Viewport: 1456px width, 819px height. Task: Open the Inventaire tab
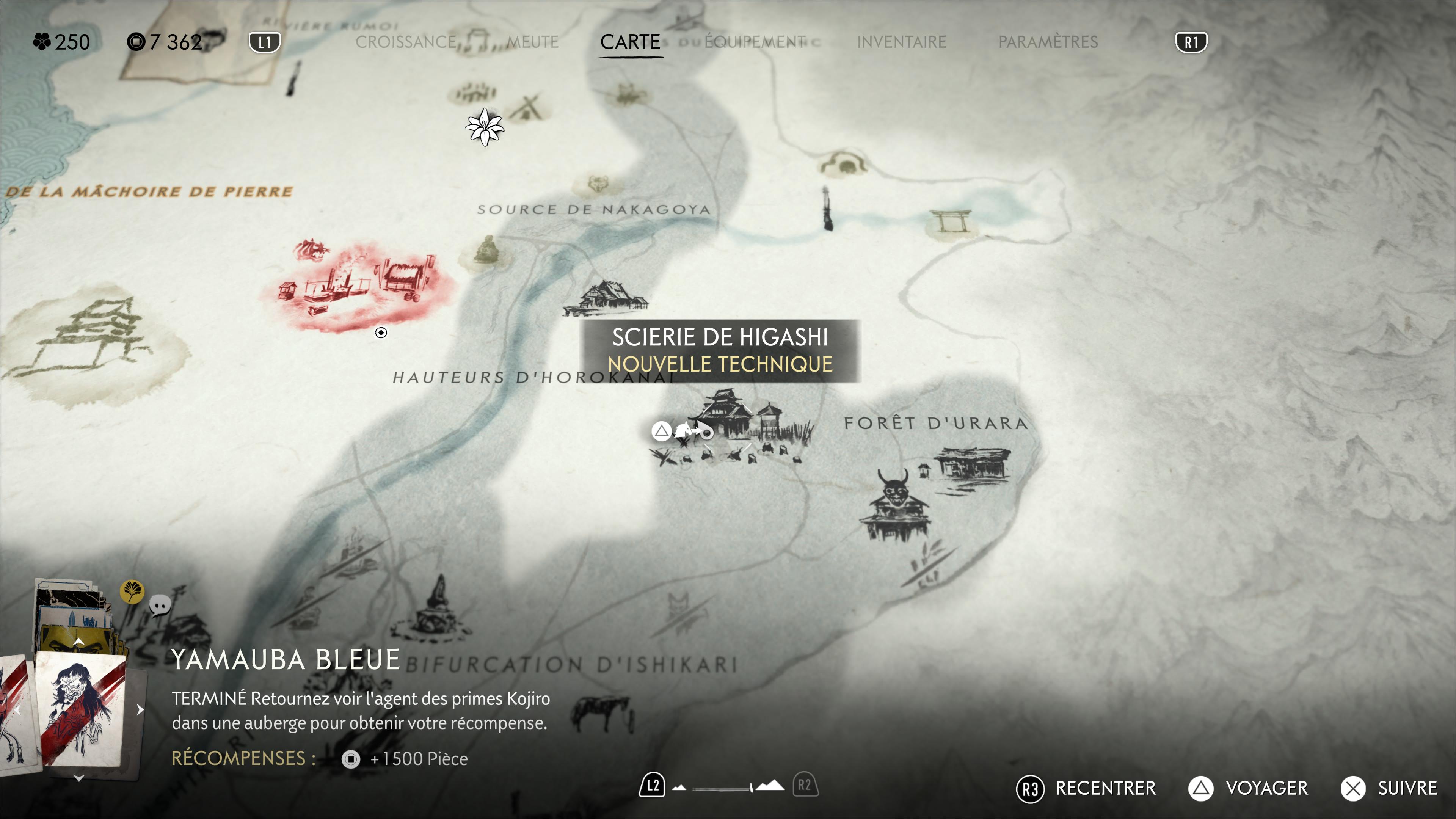(x=901, y=42)
